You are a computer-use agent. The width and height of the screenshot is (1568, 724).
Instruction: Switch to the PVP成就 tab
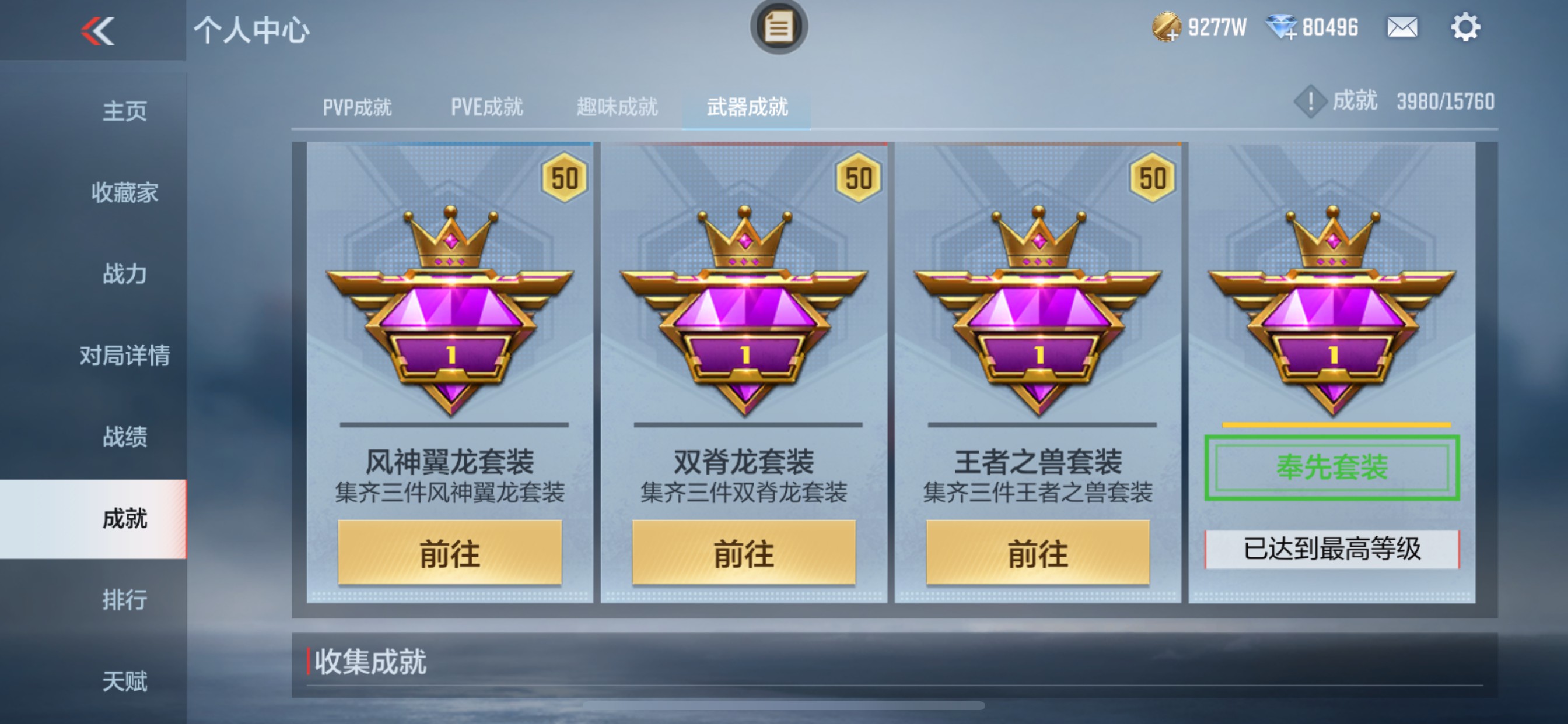[358, 107]
